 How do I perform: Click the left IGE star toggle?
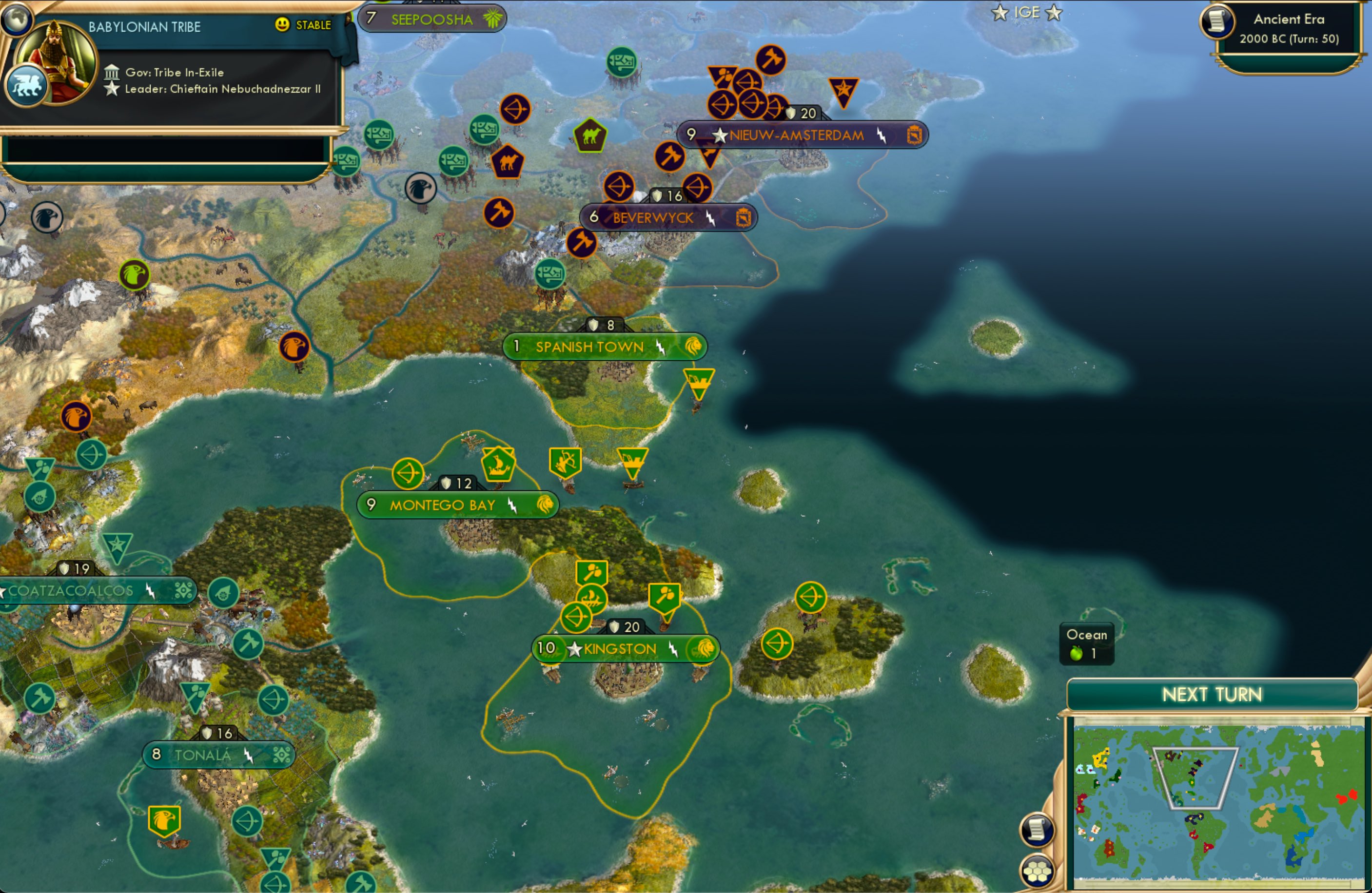tap(999, 13)
